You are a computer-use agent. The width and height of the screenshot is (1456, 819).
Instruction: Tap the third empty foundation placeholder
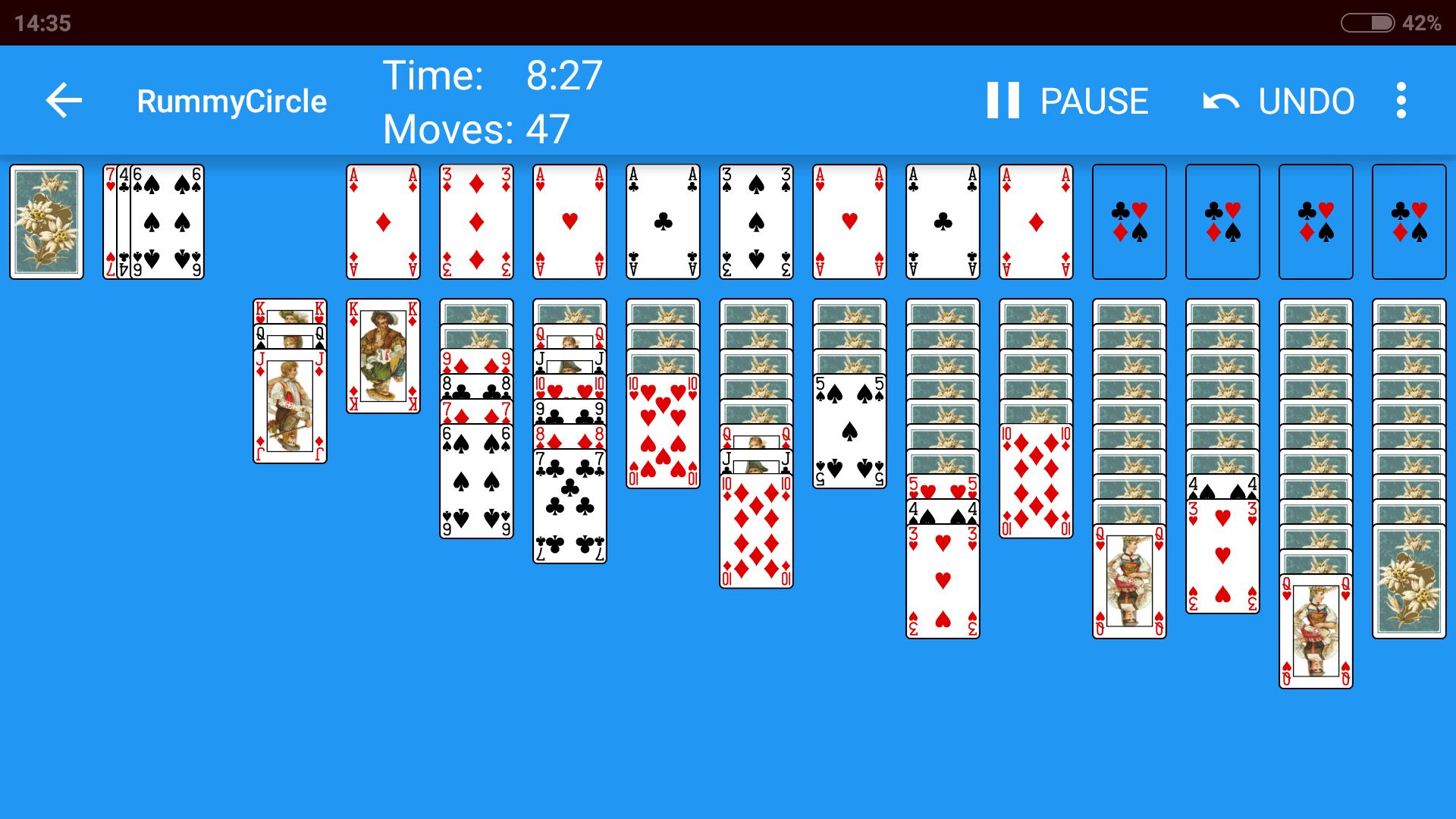coord(1316,221)
